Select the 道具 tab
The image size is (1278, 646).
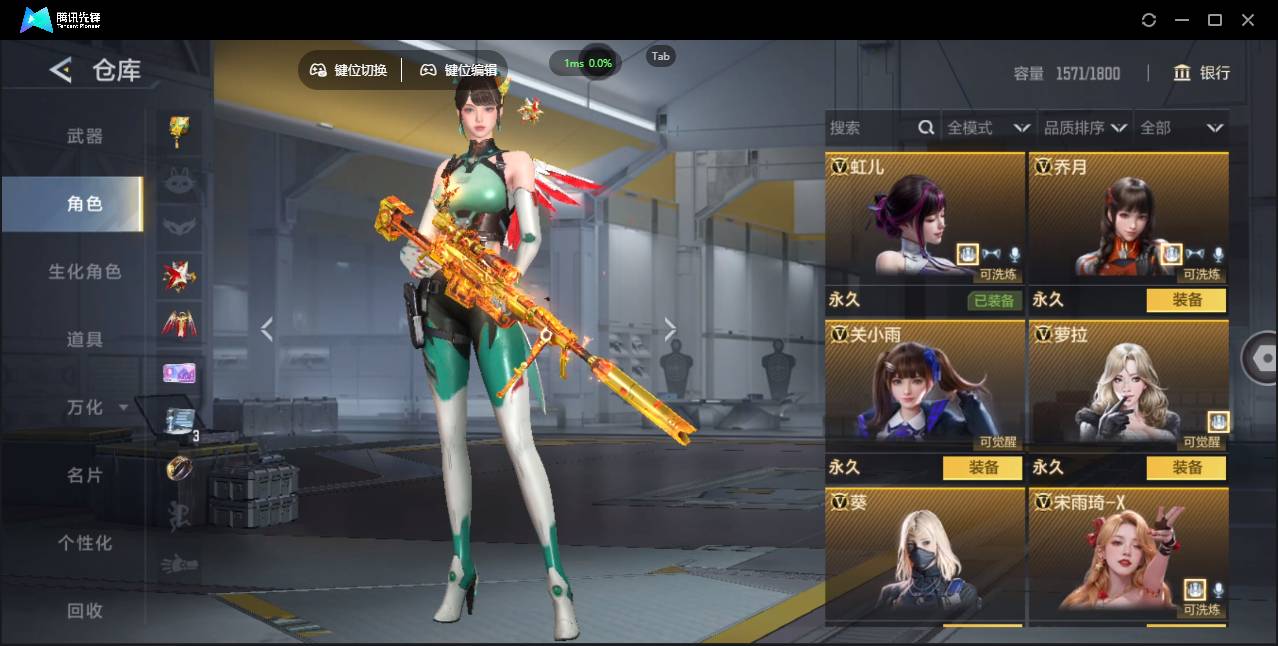tap(84, 340)
